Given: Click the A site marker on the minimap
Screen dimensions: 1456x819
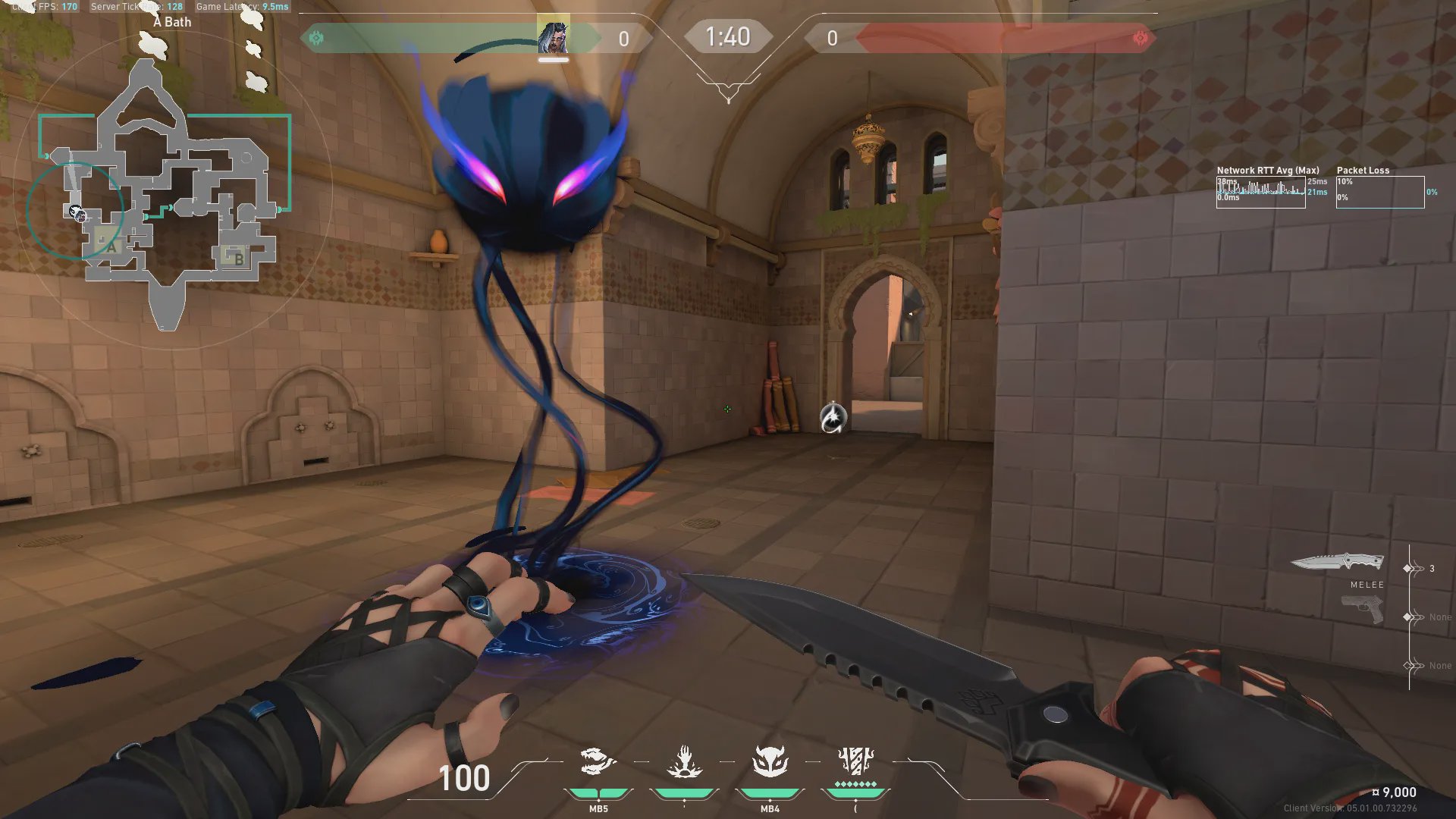Looking at the screenshot, I should pyautogui.click(x=111, y=246).
